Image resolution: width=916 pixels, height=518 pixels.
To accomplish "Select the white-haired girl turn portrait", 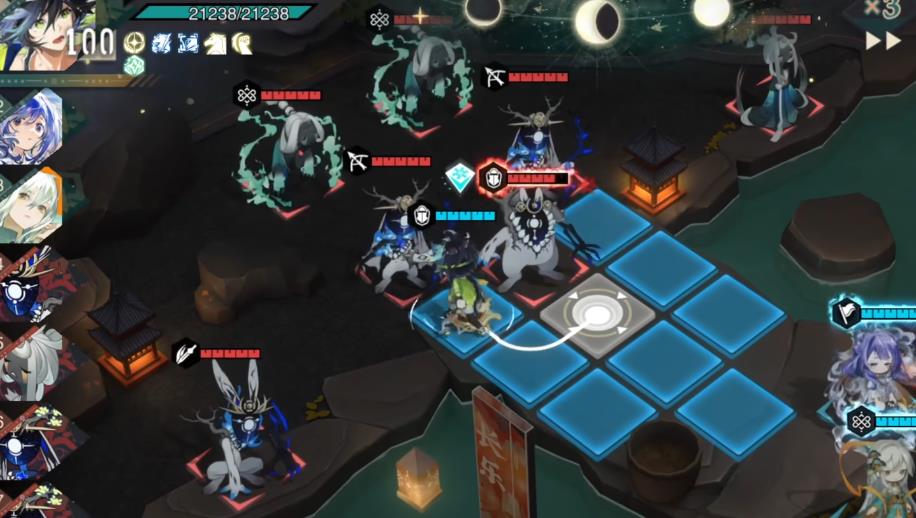I will pos(30,207).
